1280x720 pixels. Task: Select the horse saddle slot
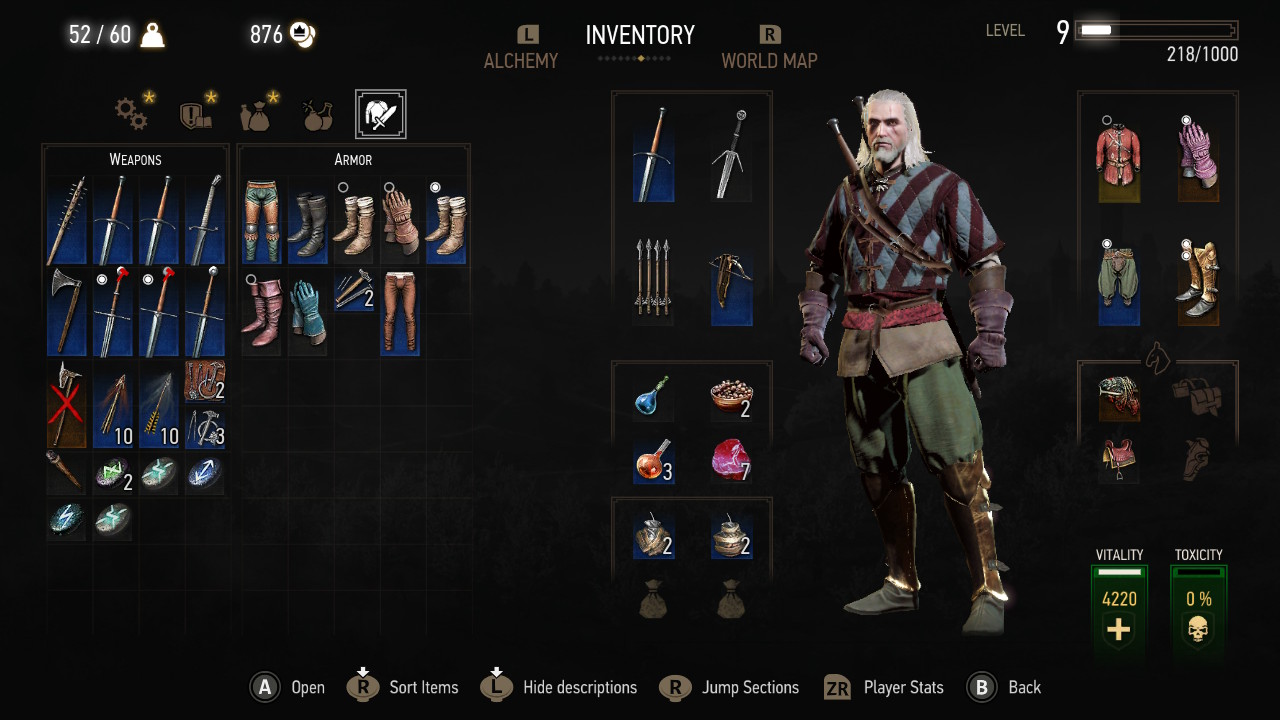coord(1119,460)
